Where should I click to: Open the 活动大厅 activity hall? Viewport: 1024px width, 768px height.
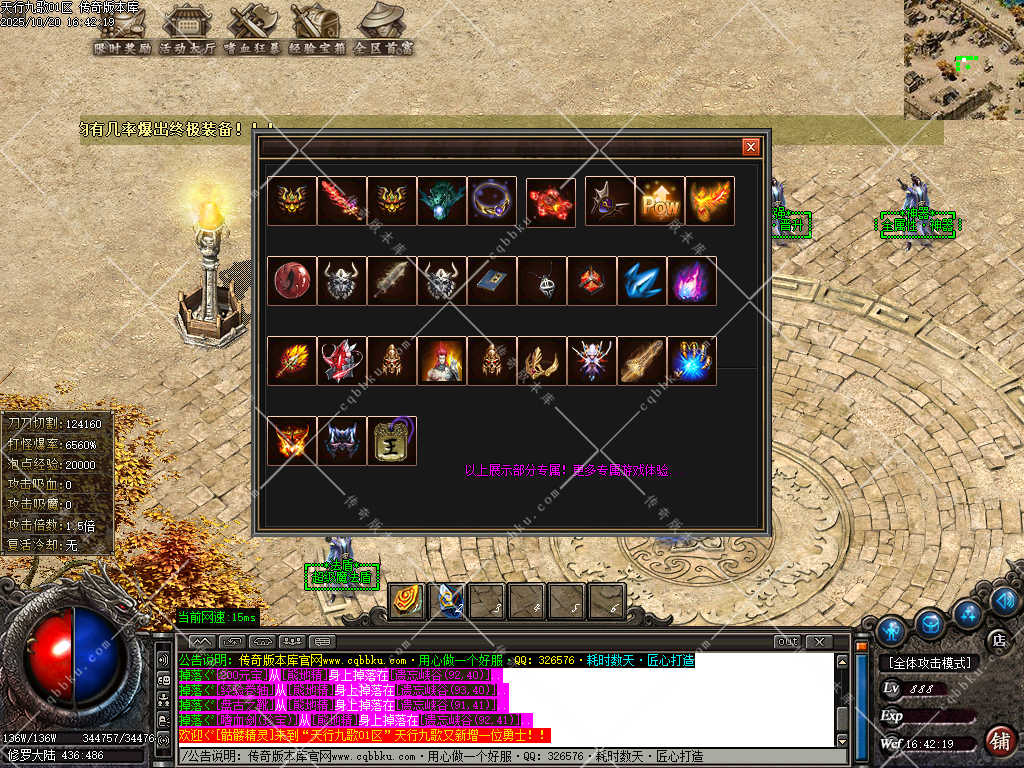coord(187,28)
